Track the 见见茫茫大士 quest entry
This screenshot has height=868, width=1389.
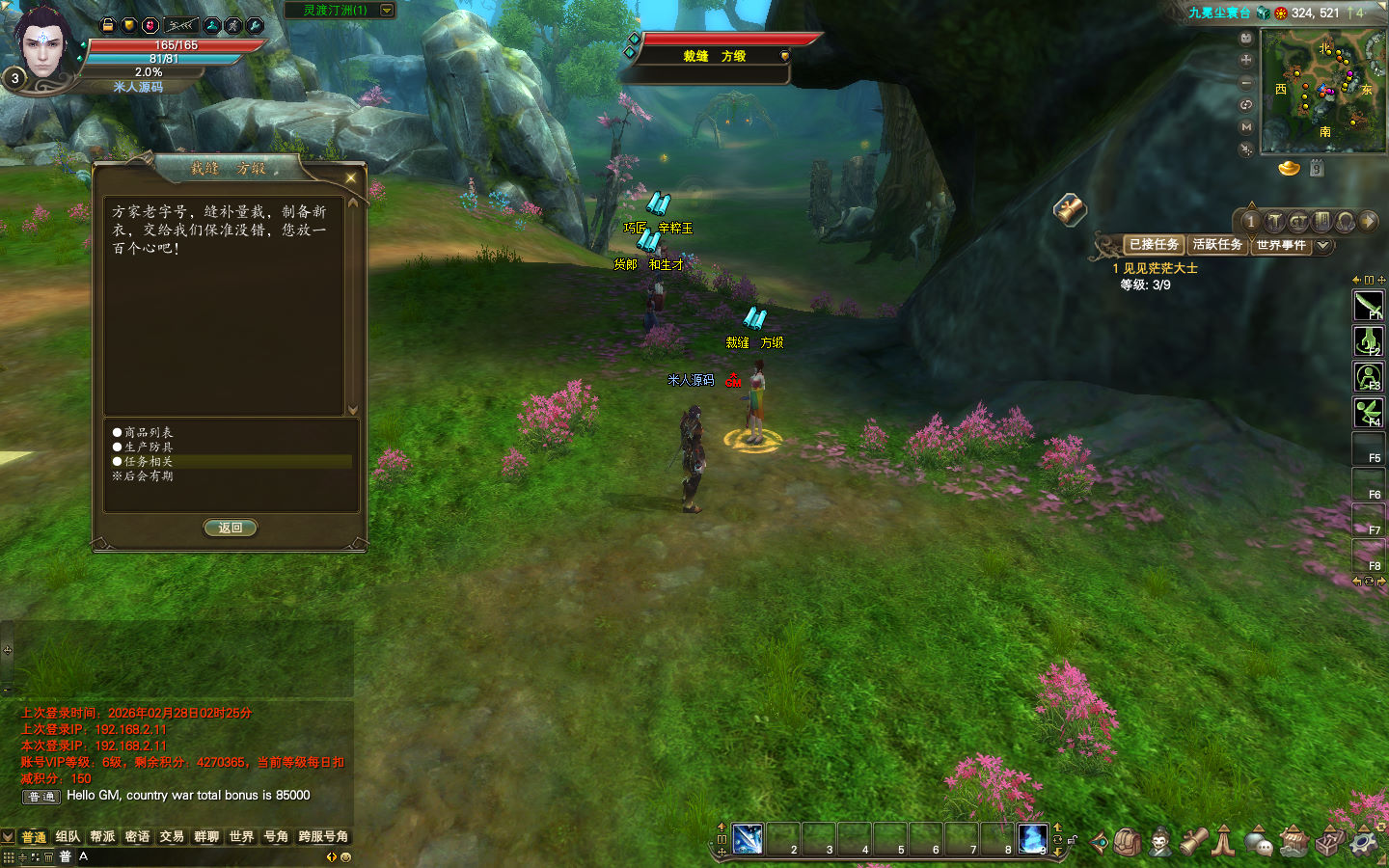(1160, 268)
